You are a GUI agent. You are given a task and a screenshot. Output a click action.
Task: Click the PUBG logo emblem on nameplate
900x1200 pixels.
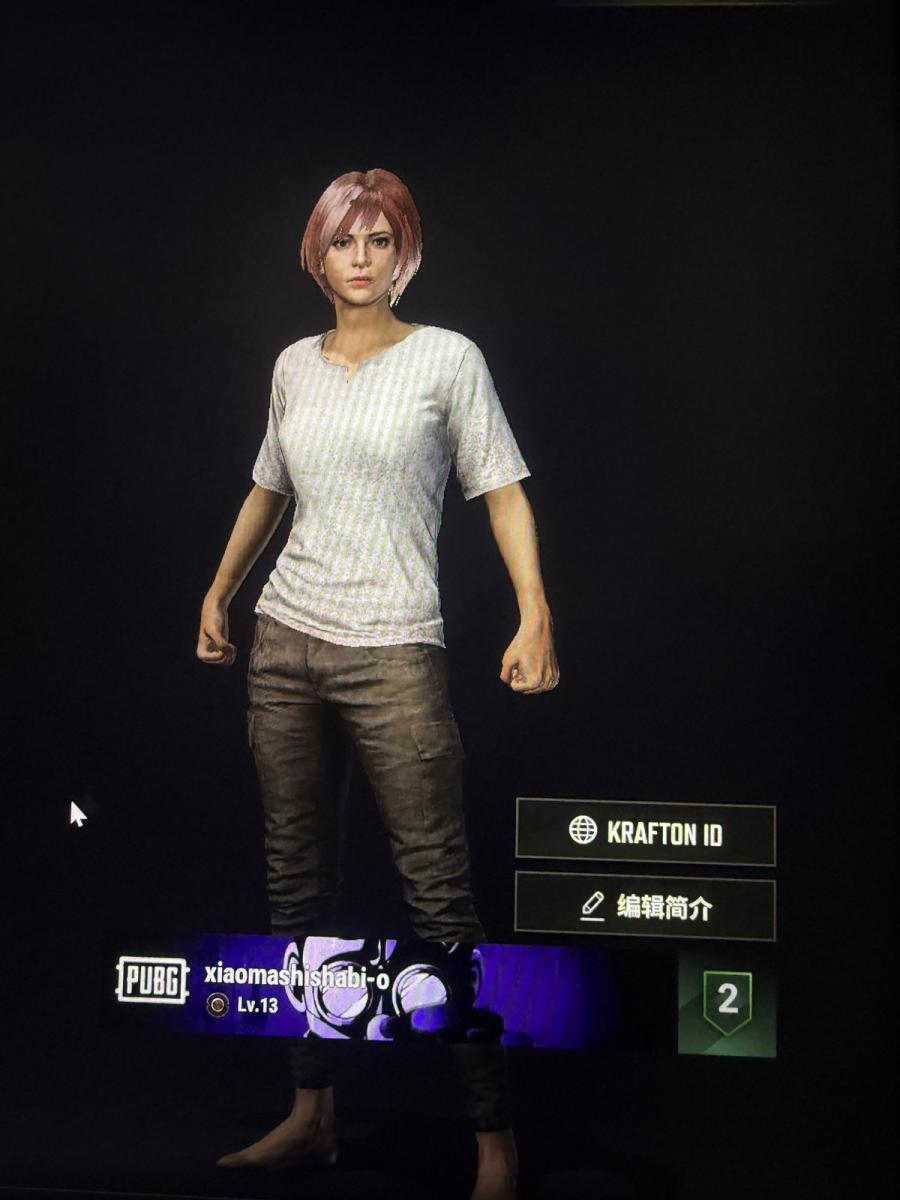click(152, 980)
